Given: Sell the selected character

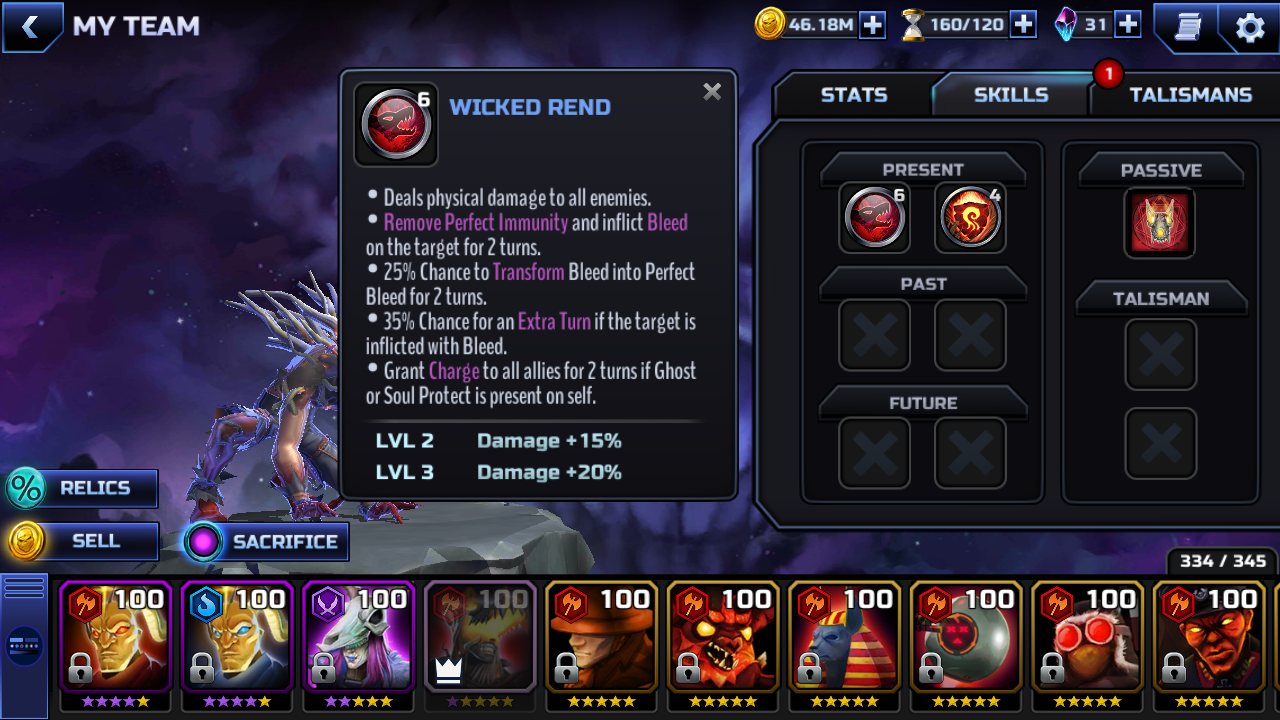Looking at the screenshot, I should [82, 541].
